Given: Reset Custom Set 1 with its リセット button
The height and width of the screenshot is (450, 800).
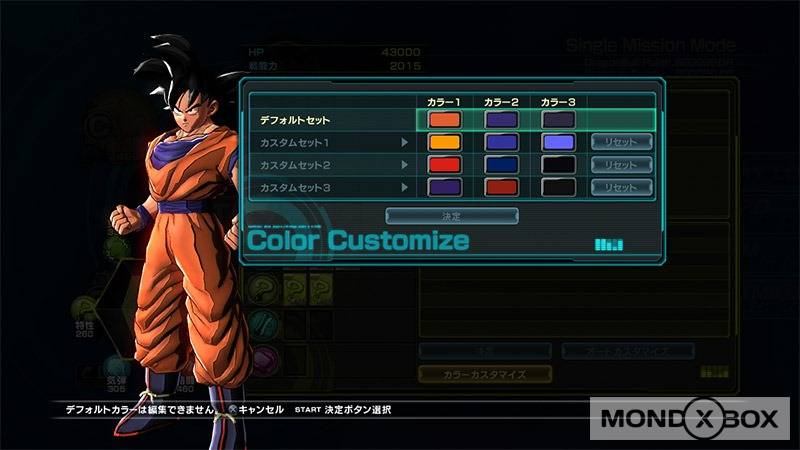Looking at the screenshot, I should click(621, 142).
